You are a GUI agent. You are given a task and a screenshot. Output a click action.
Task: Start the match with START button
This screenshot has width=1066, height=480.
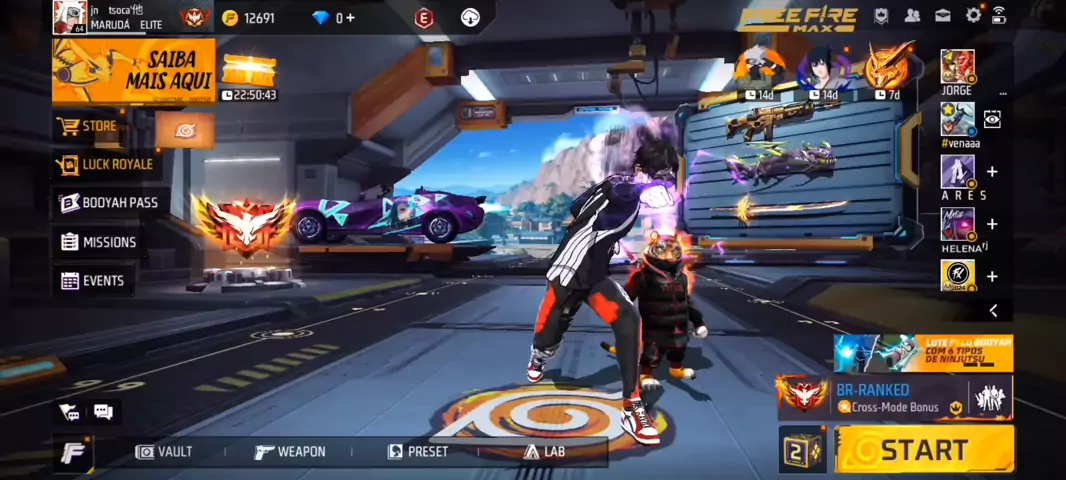(923, 449)
